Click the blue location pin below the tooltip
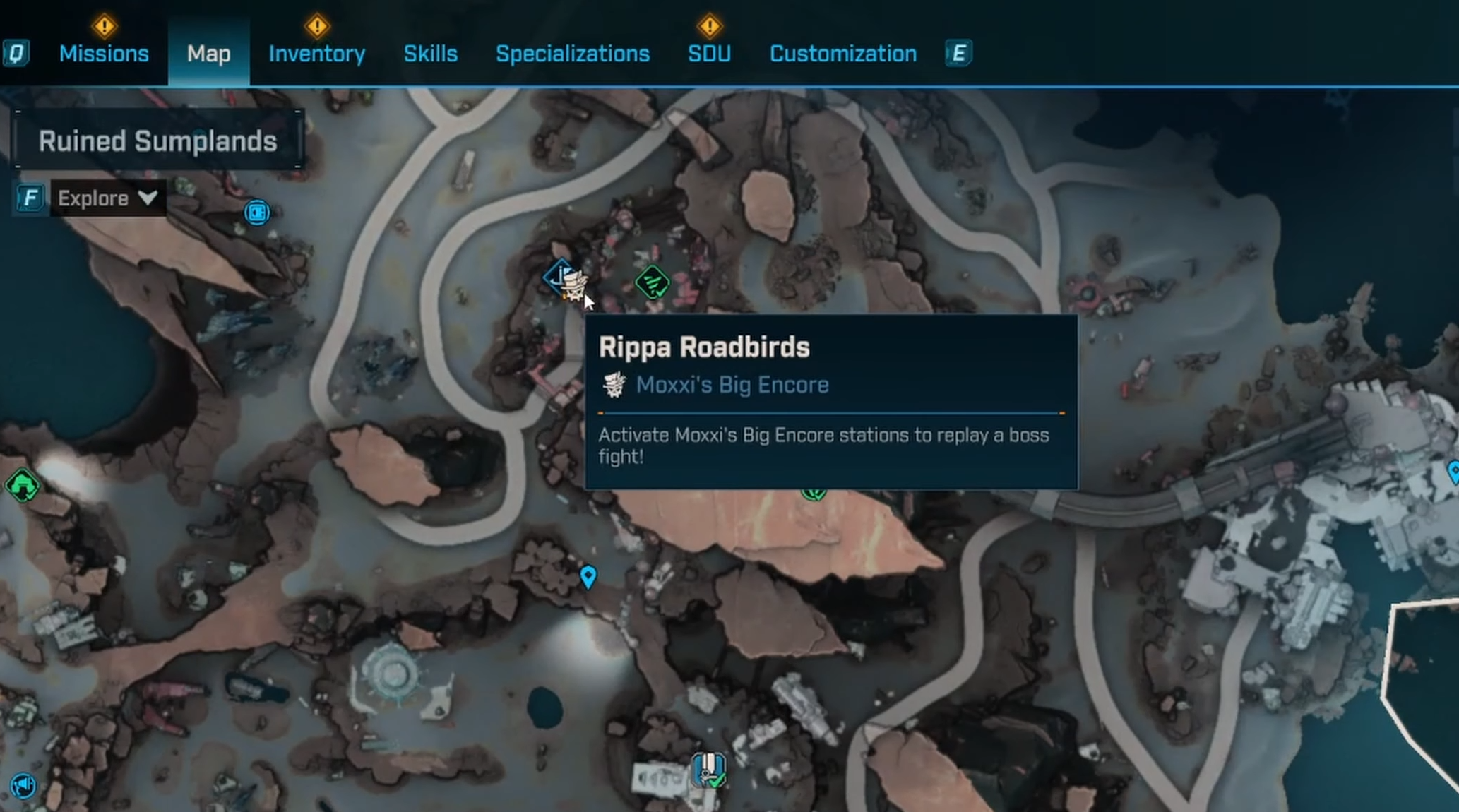The width and height of the screenshot is (1459, 812). pos(588,576)
